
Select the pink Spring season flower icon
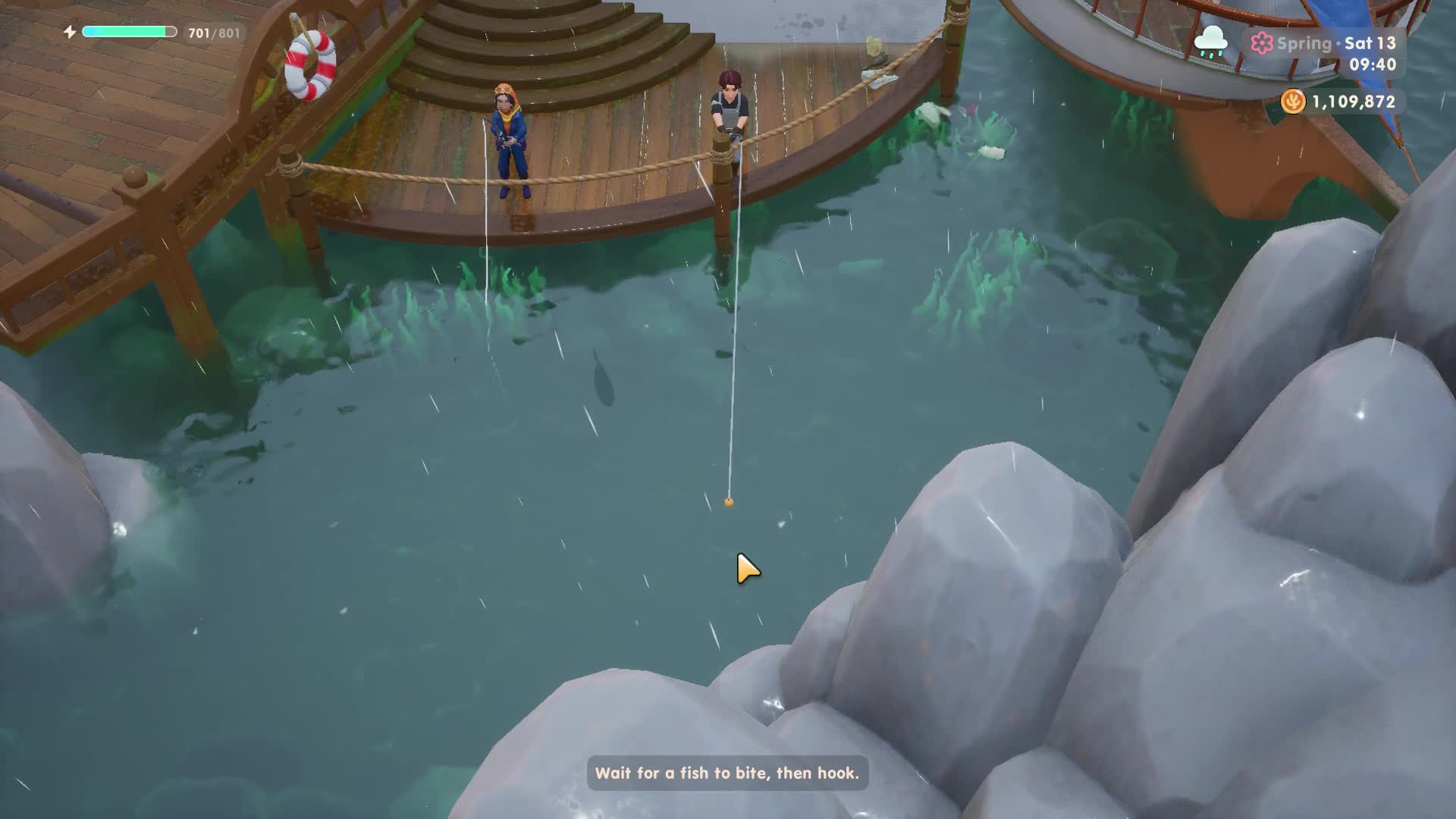click(x=1262, y=43)
